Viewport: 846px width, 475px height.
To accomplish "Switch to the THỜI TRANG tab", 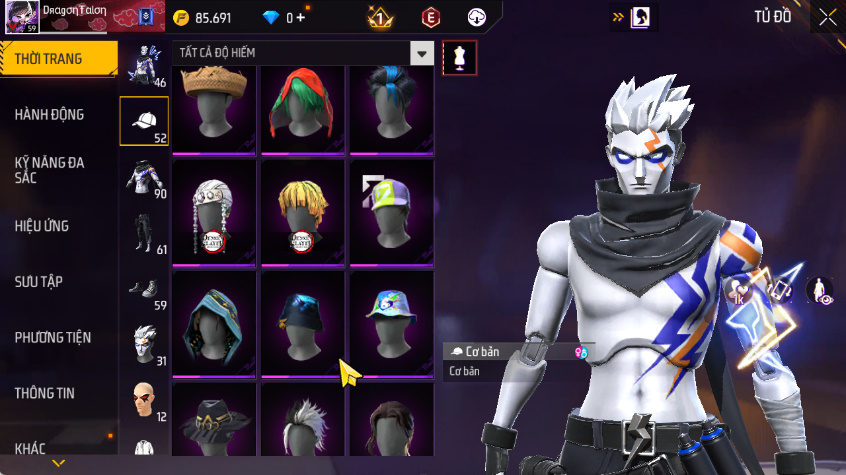I will pos(50,59).
